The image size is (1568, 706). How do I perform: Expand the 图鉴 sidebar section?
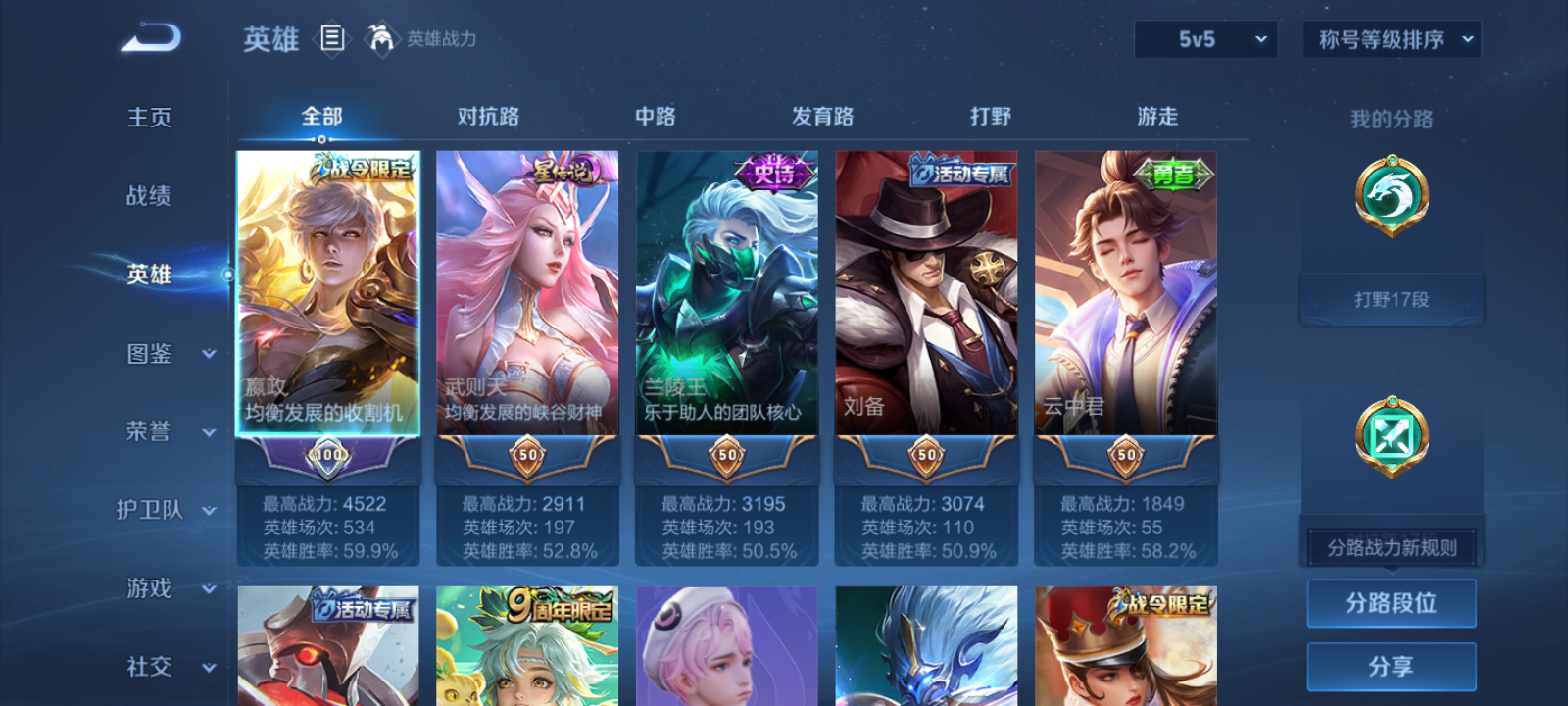tap(162, 354)
